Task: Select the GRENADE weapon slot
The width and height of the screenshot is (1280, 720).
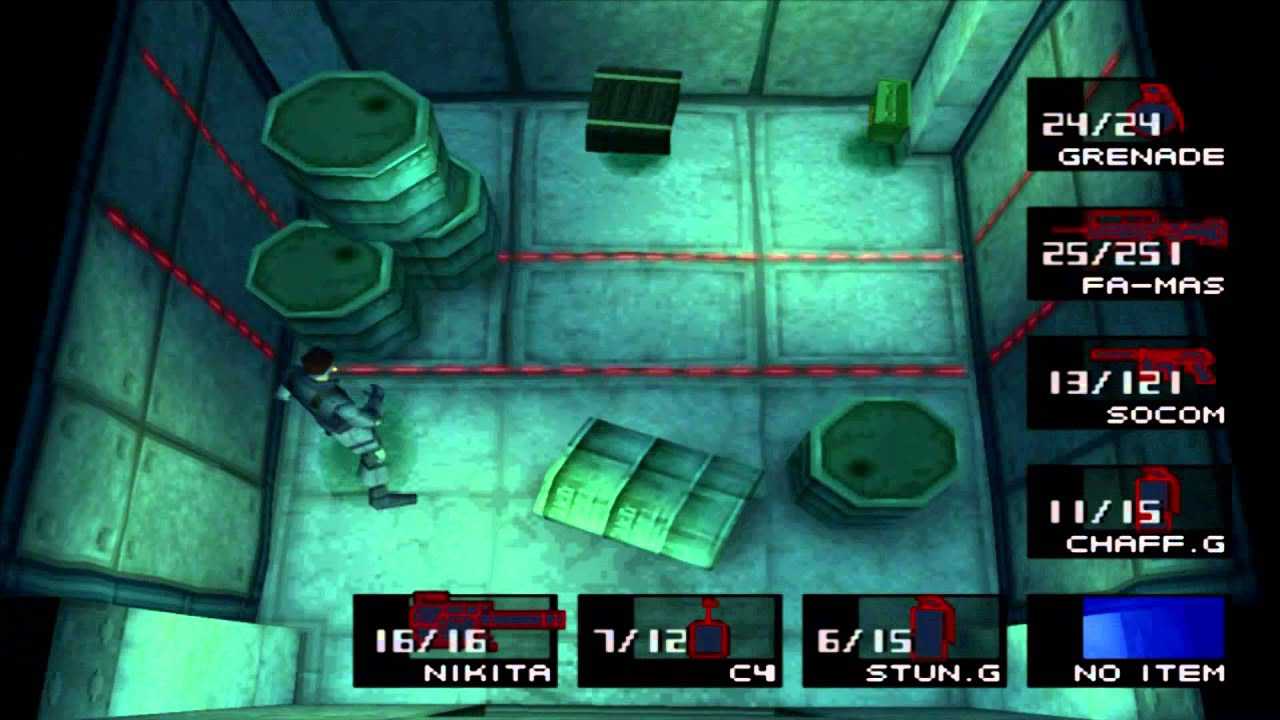Action: [1127, 126]
